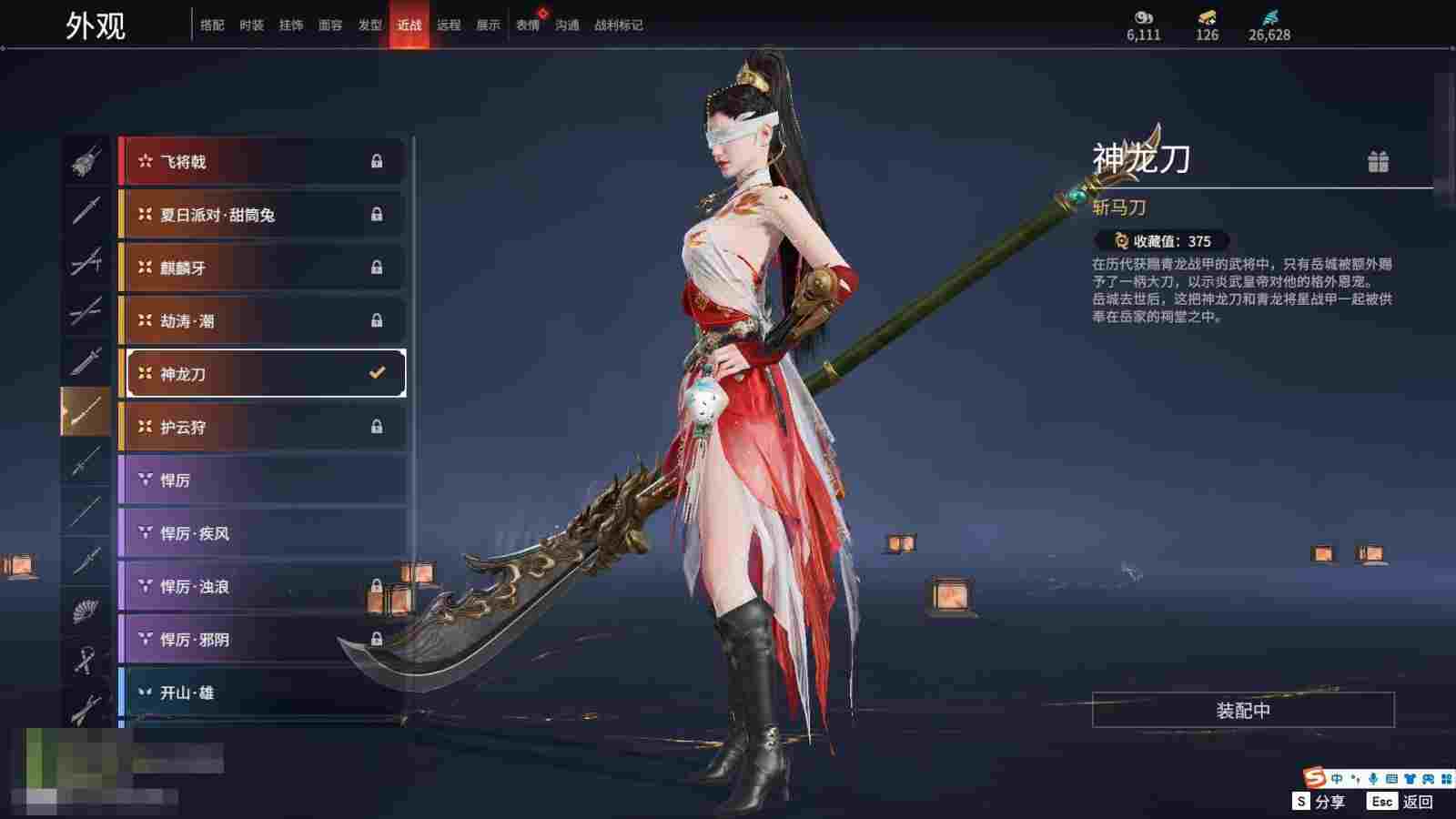Choose the 夏日派对·甜筒兔 skin
Viewport: 1456px width, 819px height.
(262, 215)
